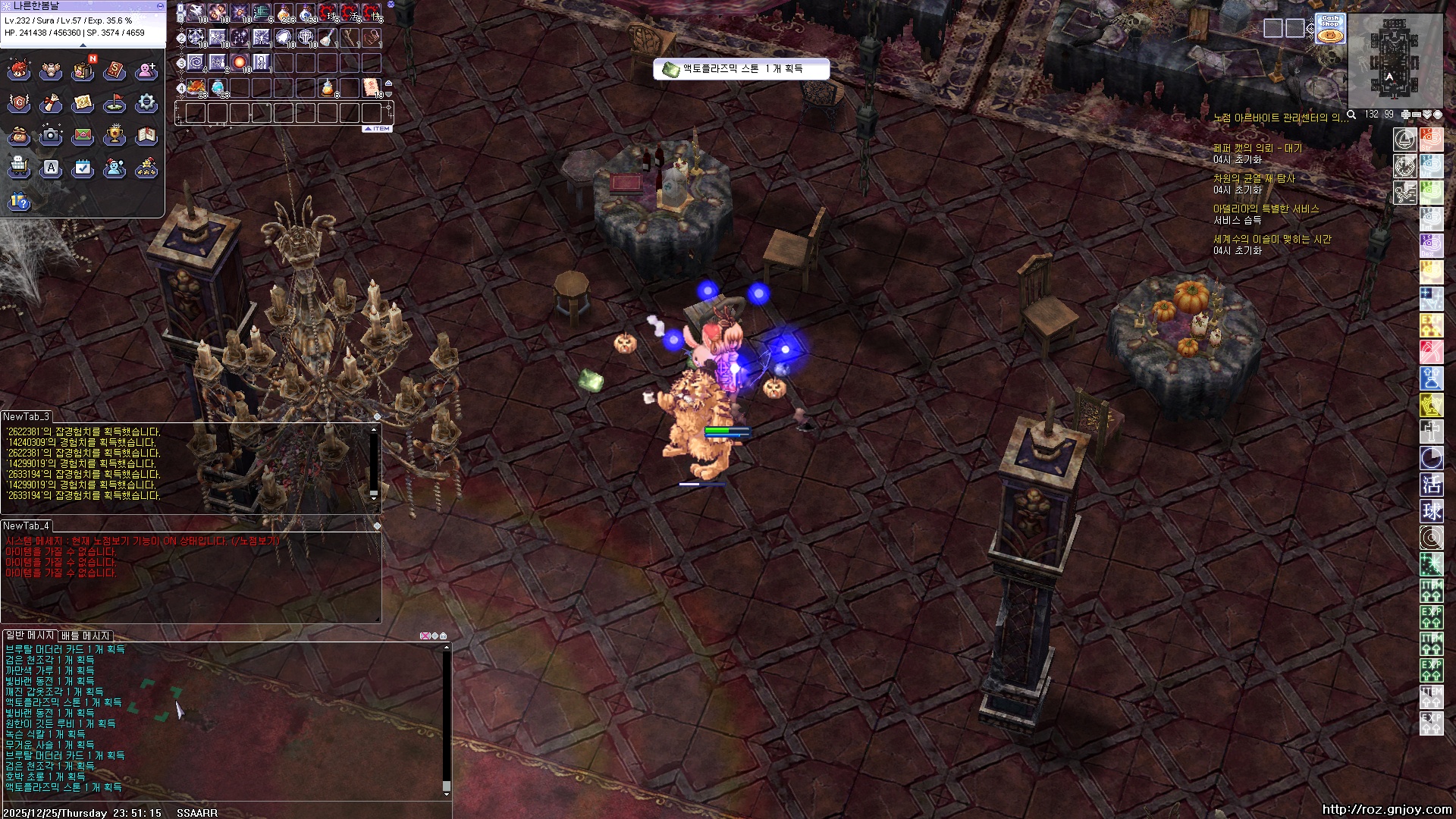Switch to the 배틀 메시지 chat tab
The image size is (1456, 819).
click(86, 635)
